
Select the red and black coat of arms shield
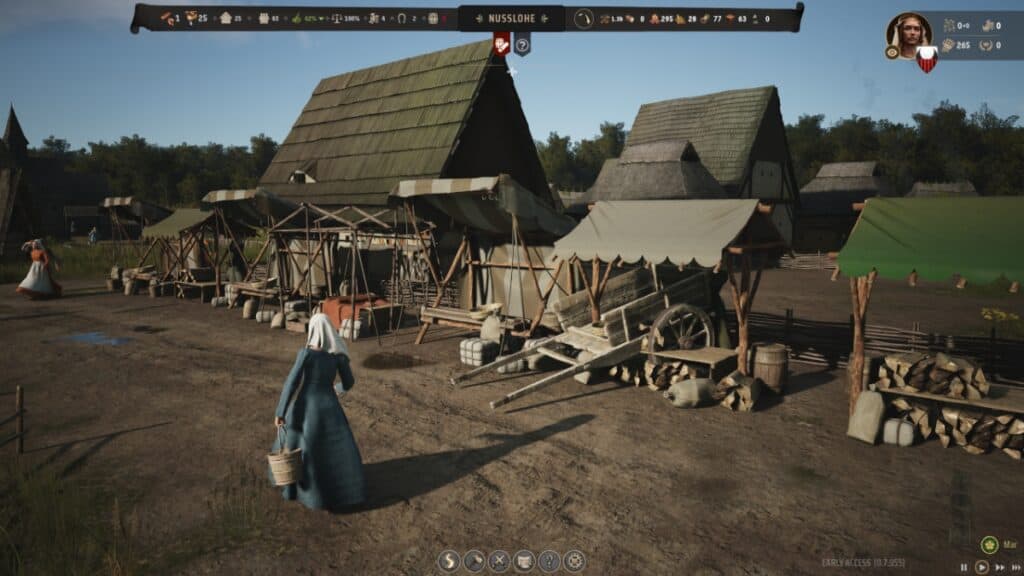[x=927, y=58]
